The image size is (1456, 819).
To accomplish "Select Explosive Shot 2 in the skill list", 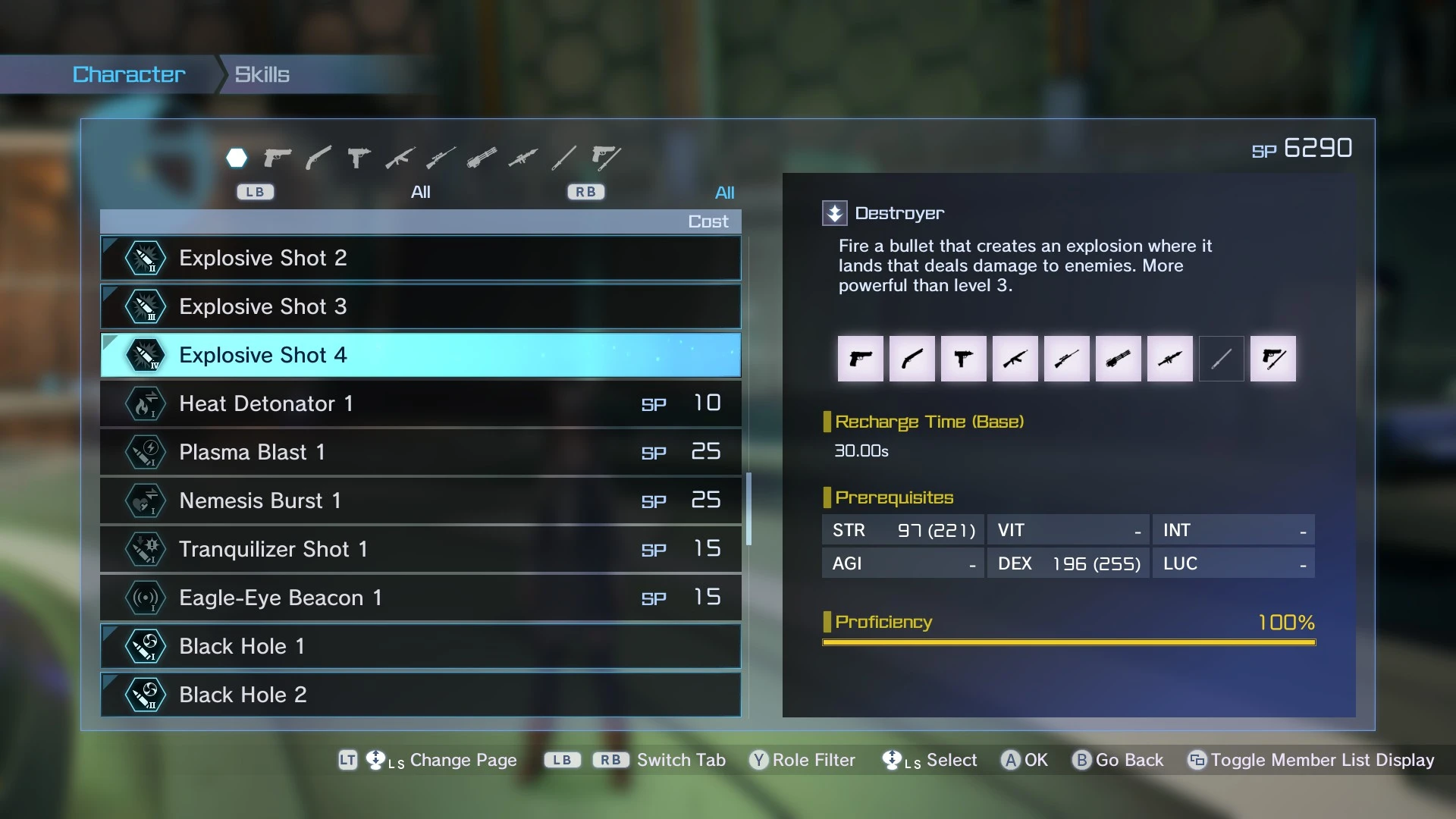I will [420, 259].
